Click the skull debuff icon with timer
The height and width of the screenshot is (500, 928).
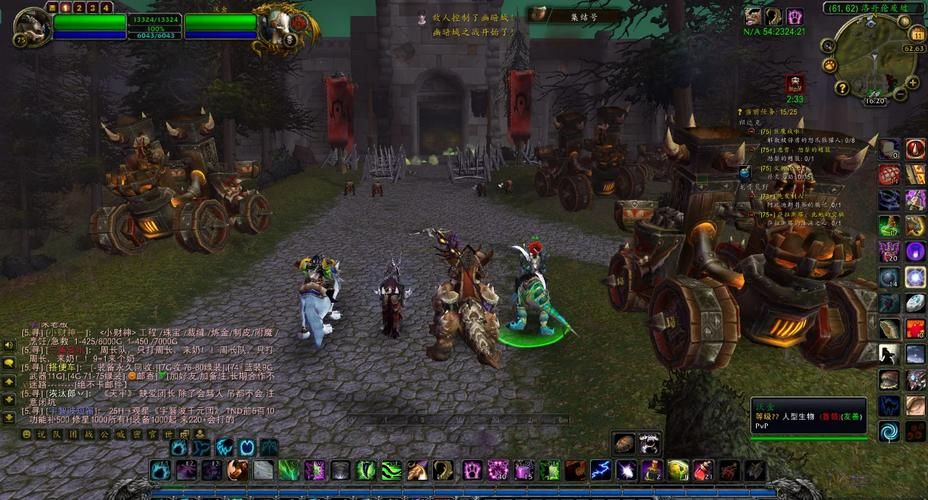point(795,83)
